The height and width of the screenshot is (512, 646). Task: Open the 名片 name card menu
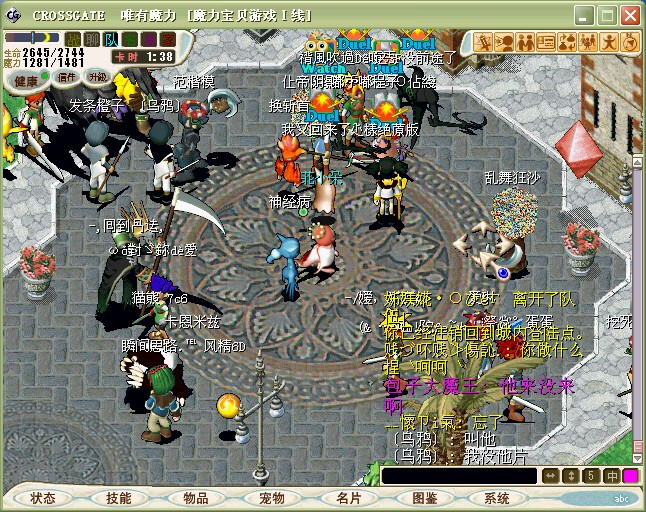348,498
